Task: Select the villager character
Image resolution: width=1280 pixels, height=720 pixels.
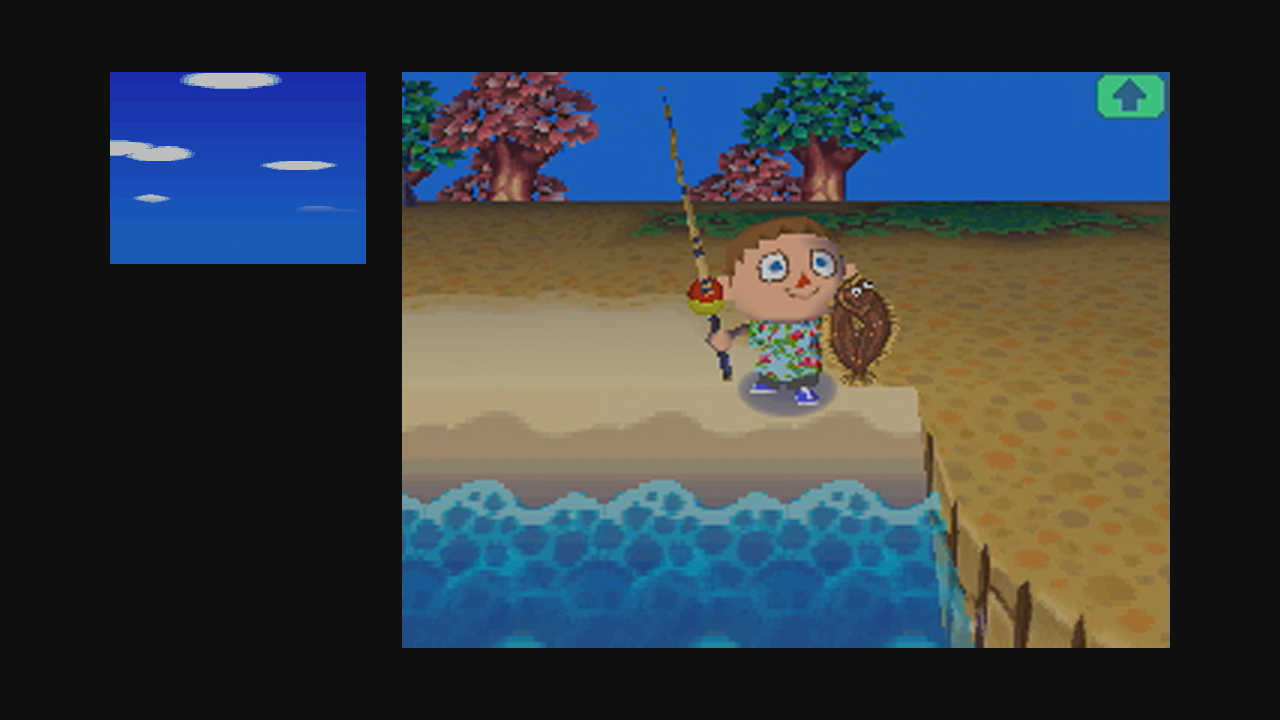Action: pyautogui.click(x=790, y=300)
